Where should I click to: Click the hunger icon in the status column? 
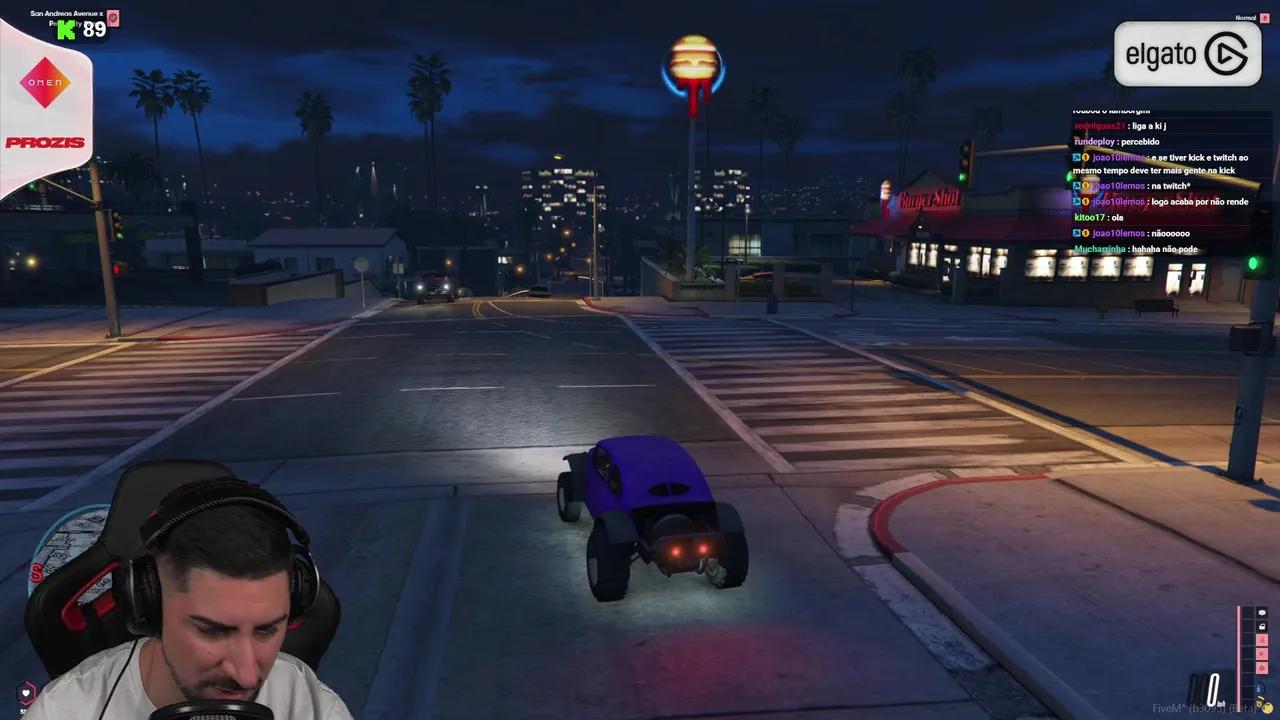pyautogui.click(x=1262, y=653)
